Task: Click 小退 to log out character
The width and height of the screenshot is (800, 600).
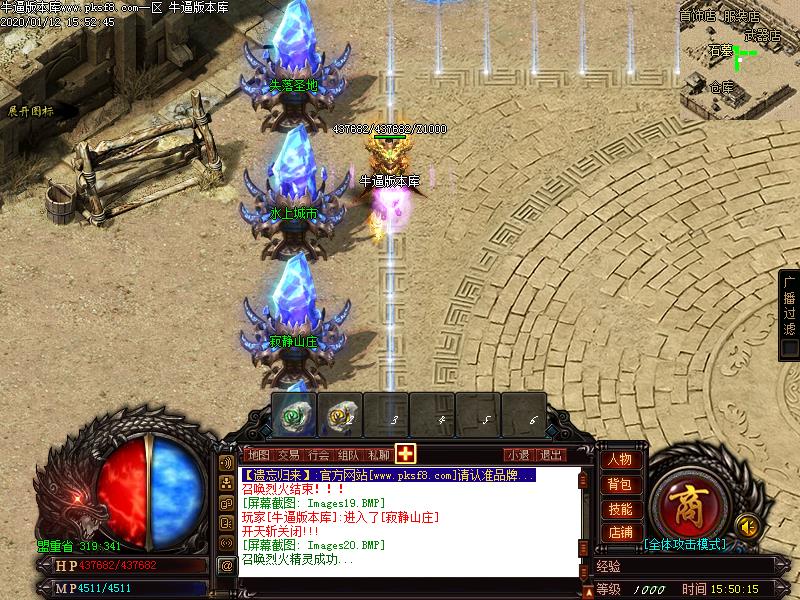Action: point(517,454)
